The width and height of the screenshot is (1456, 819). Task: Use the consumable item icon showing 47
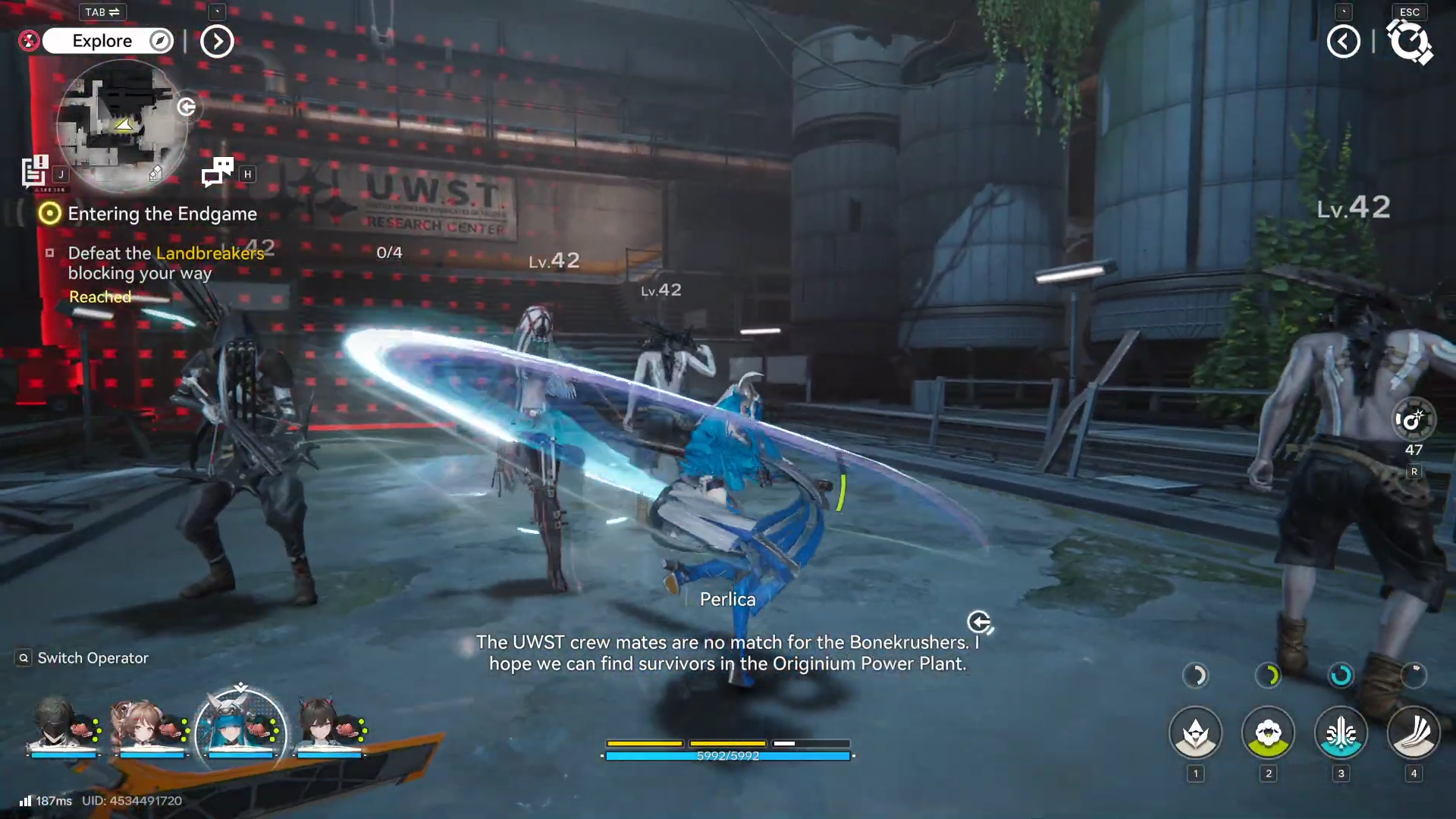pos(1414,419)
